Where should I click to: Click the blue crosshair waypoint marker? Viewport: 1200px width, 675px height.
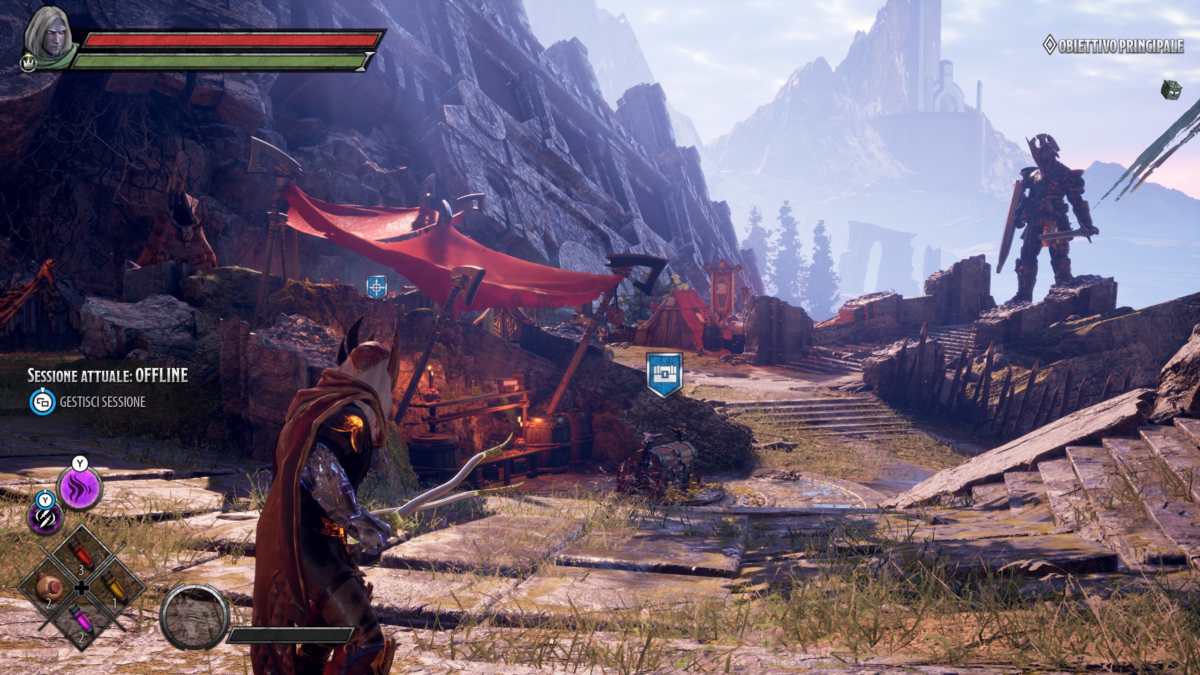click(x=376, y=287)
